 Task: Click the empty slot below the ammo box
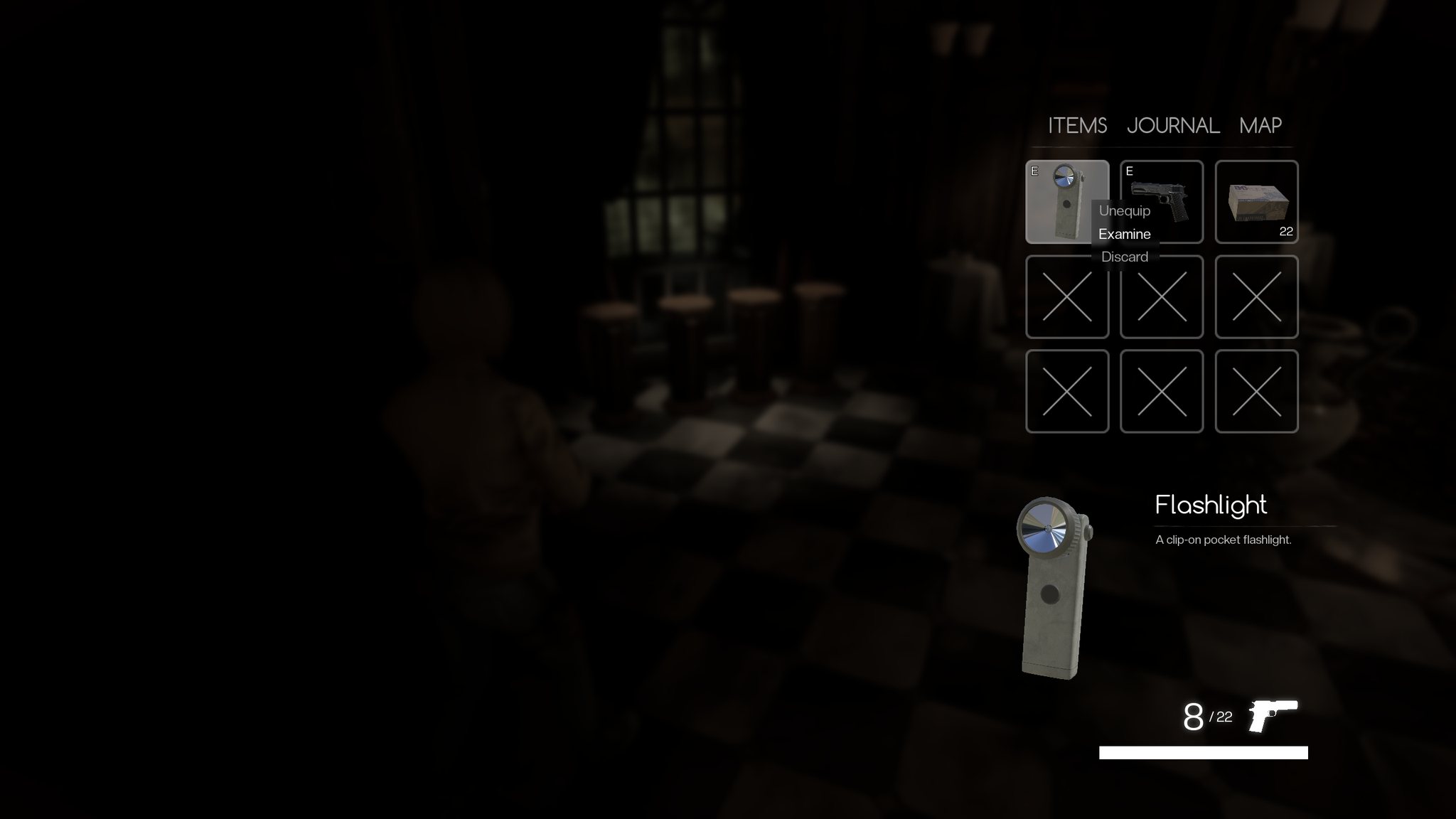1256,297
